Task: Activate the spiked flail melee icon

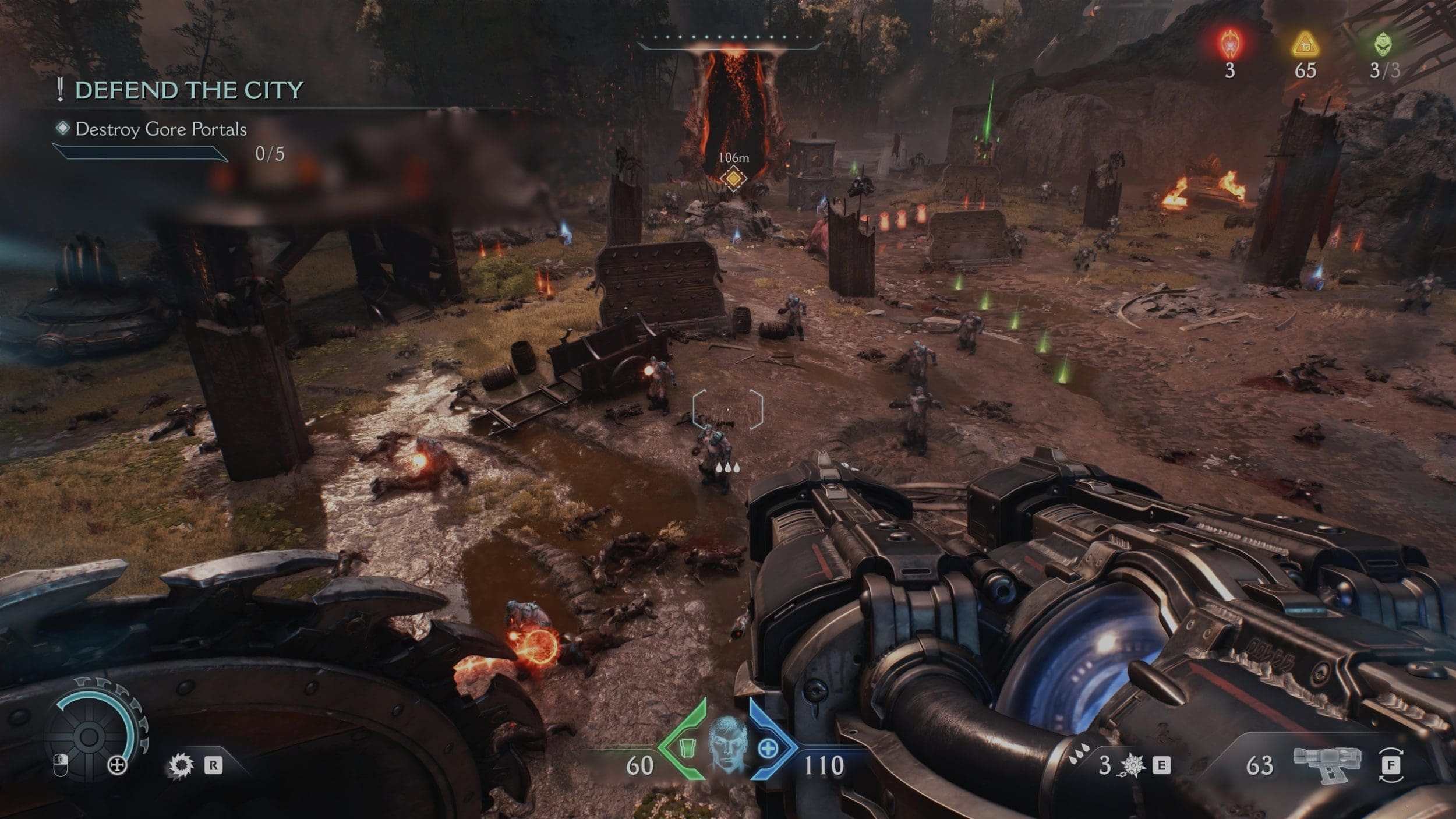Action: point(1132,765)
